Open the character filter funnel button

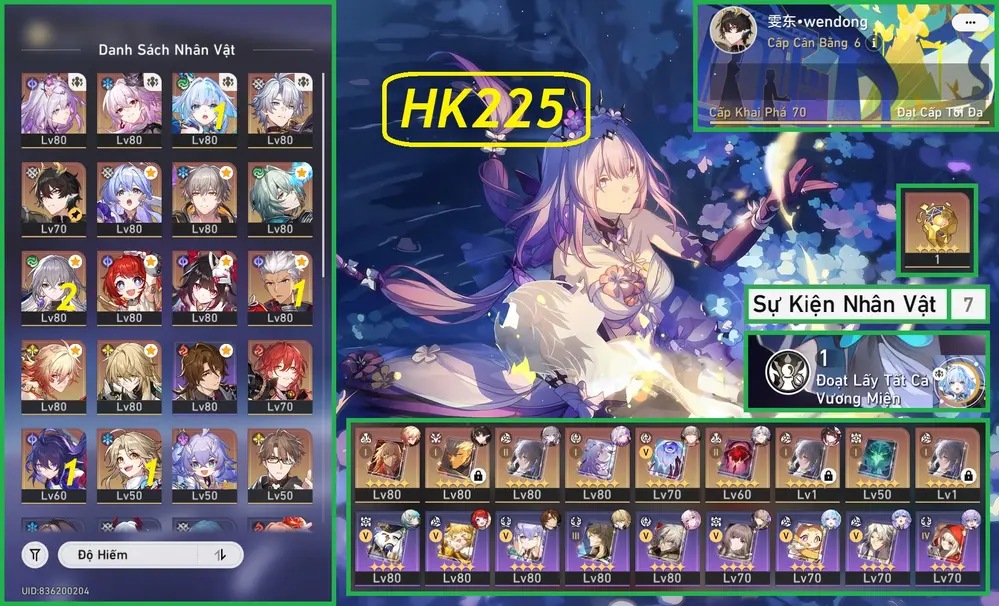(36, 555)
